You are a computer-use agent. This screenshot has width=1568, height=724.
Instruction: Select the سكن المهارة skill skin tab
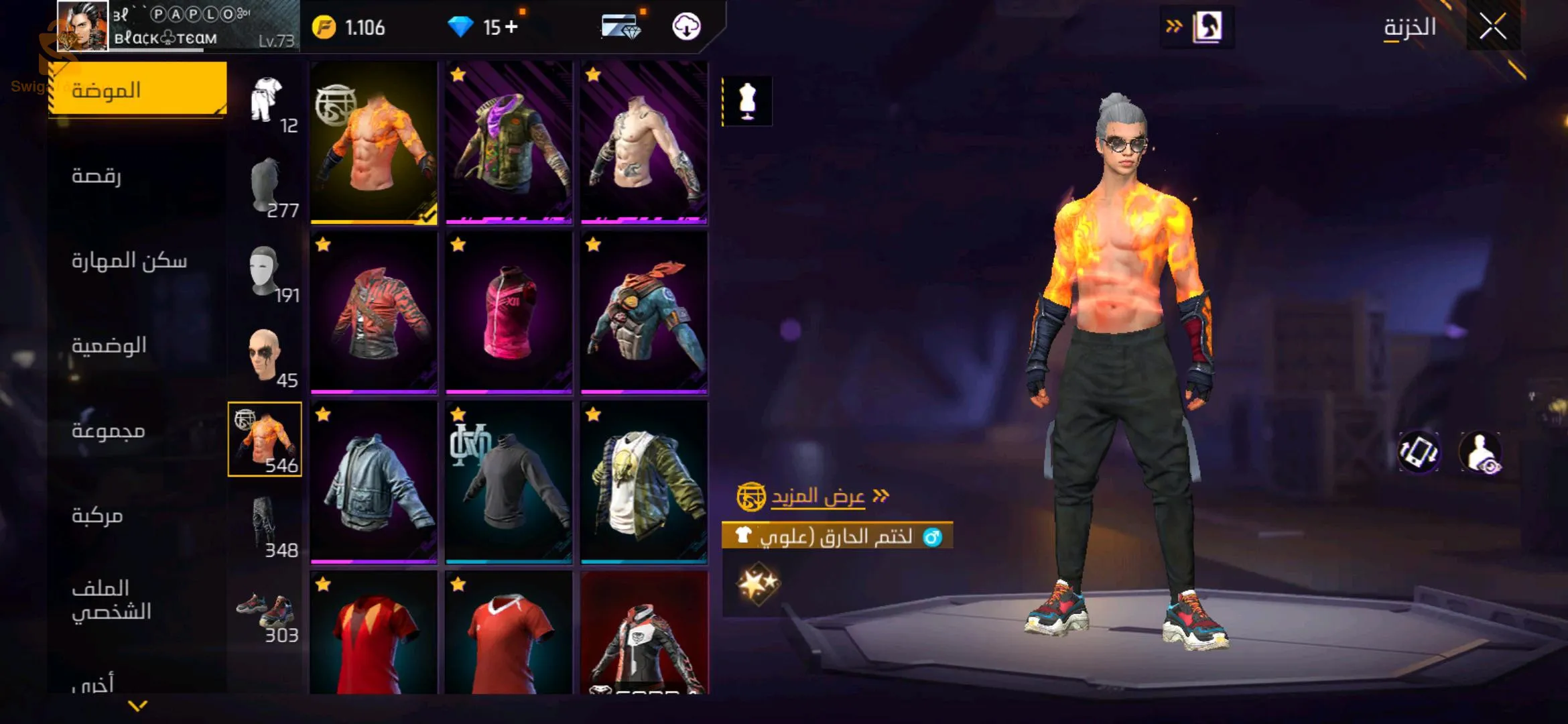(129, 261)
